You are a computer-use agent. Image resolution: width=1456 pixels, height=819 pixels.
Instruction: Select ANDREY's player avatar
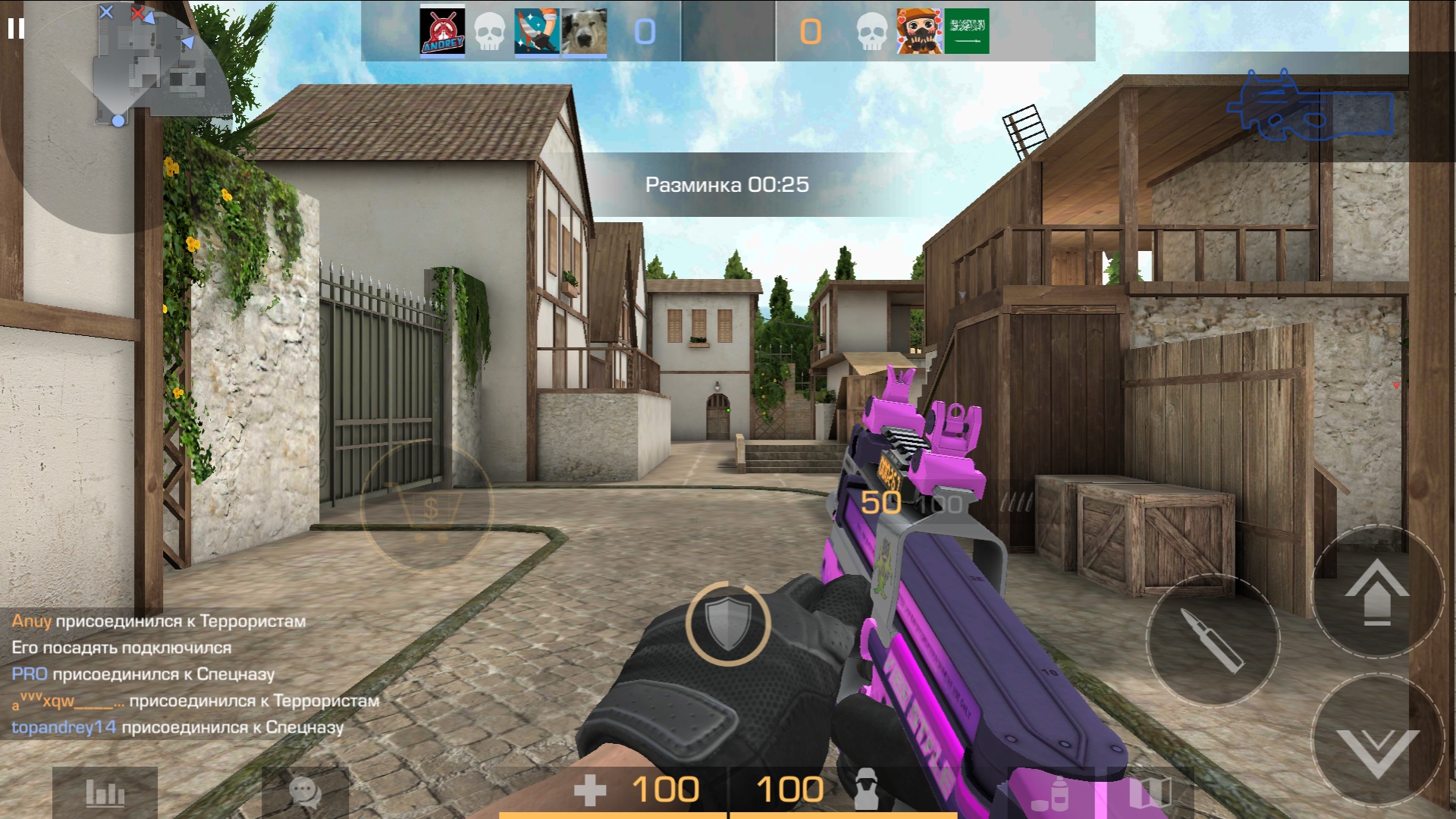pos(442,32)
